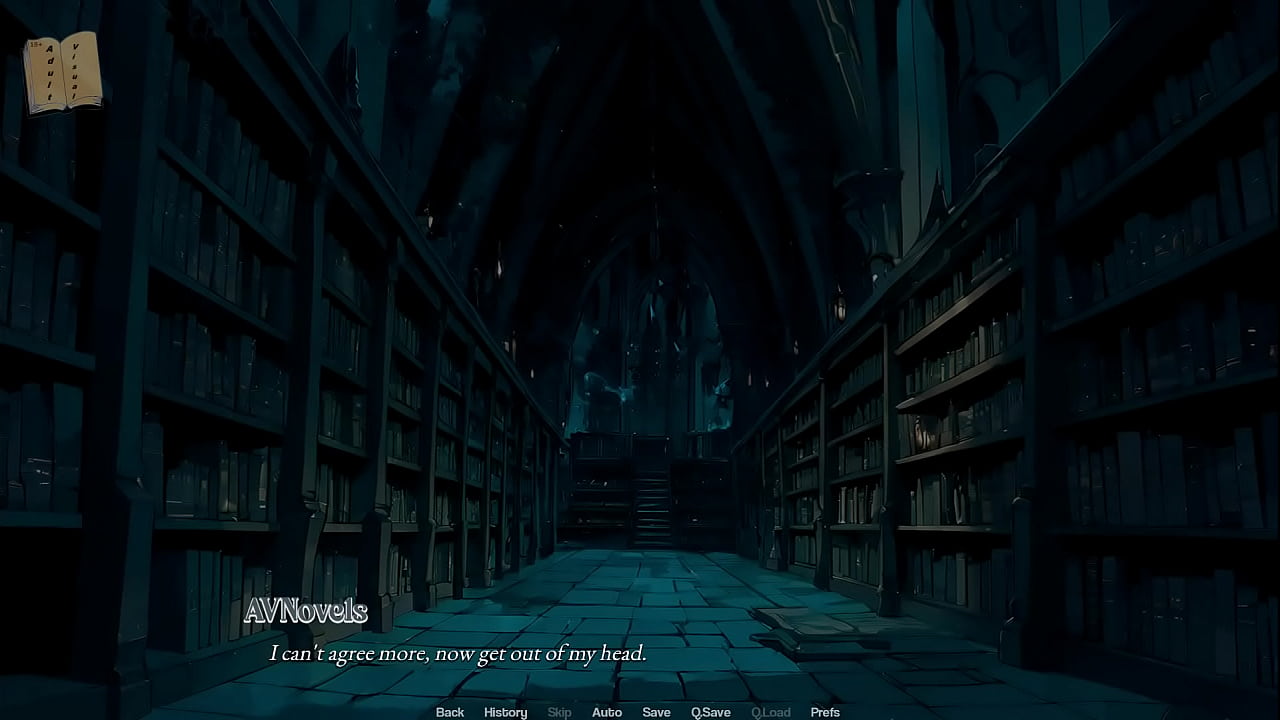Select Save in the quick menu
Screen dimensions: 1280x720
656,712
